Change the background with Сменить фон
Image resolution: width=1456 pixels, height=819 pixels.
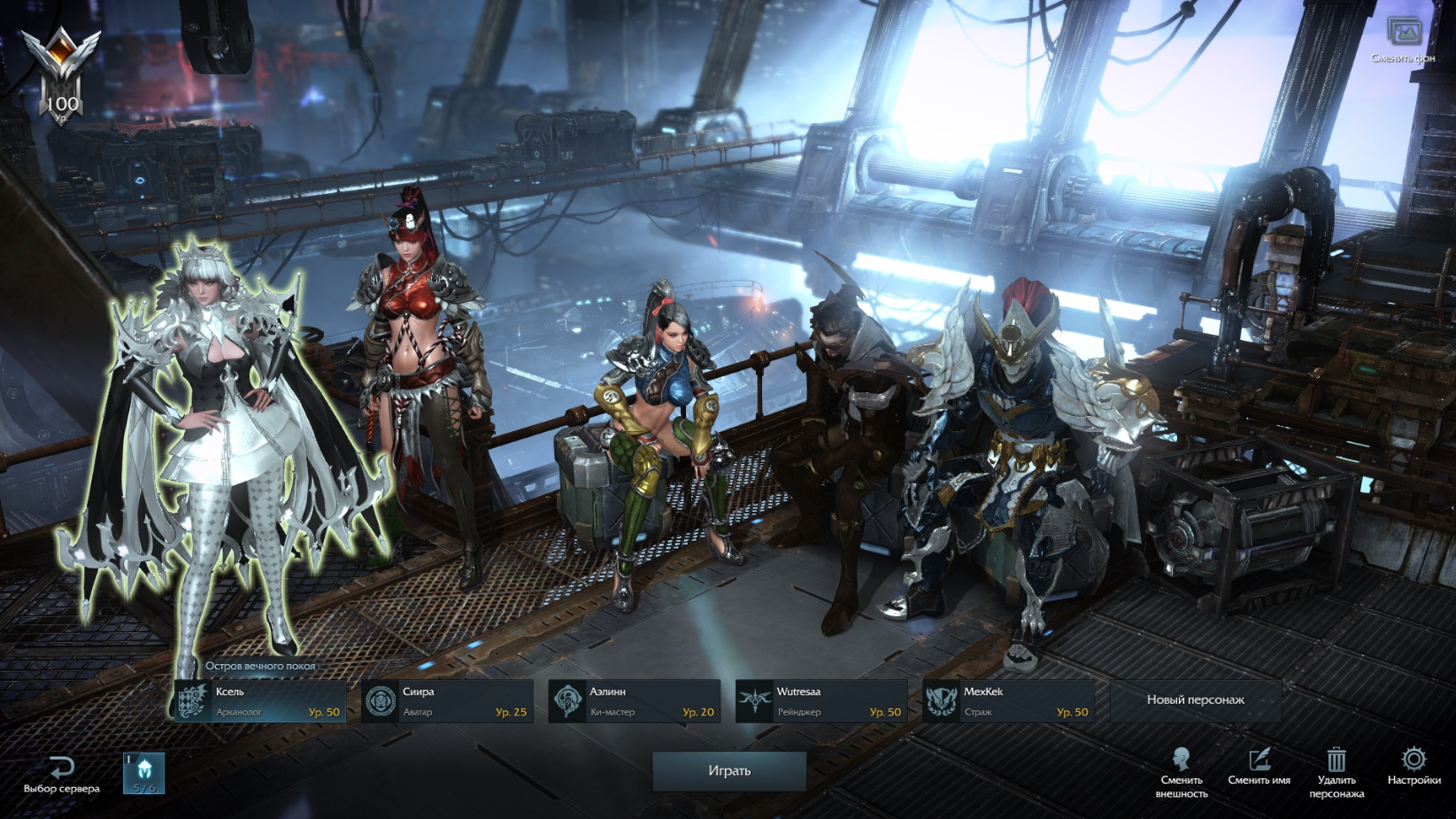[1404, 40]
